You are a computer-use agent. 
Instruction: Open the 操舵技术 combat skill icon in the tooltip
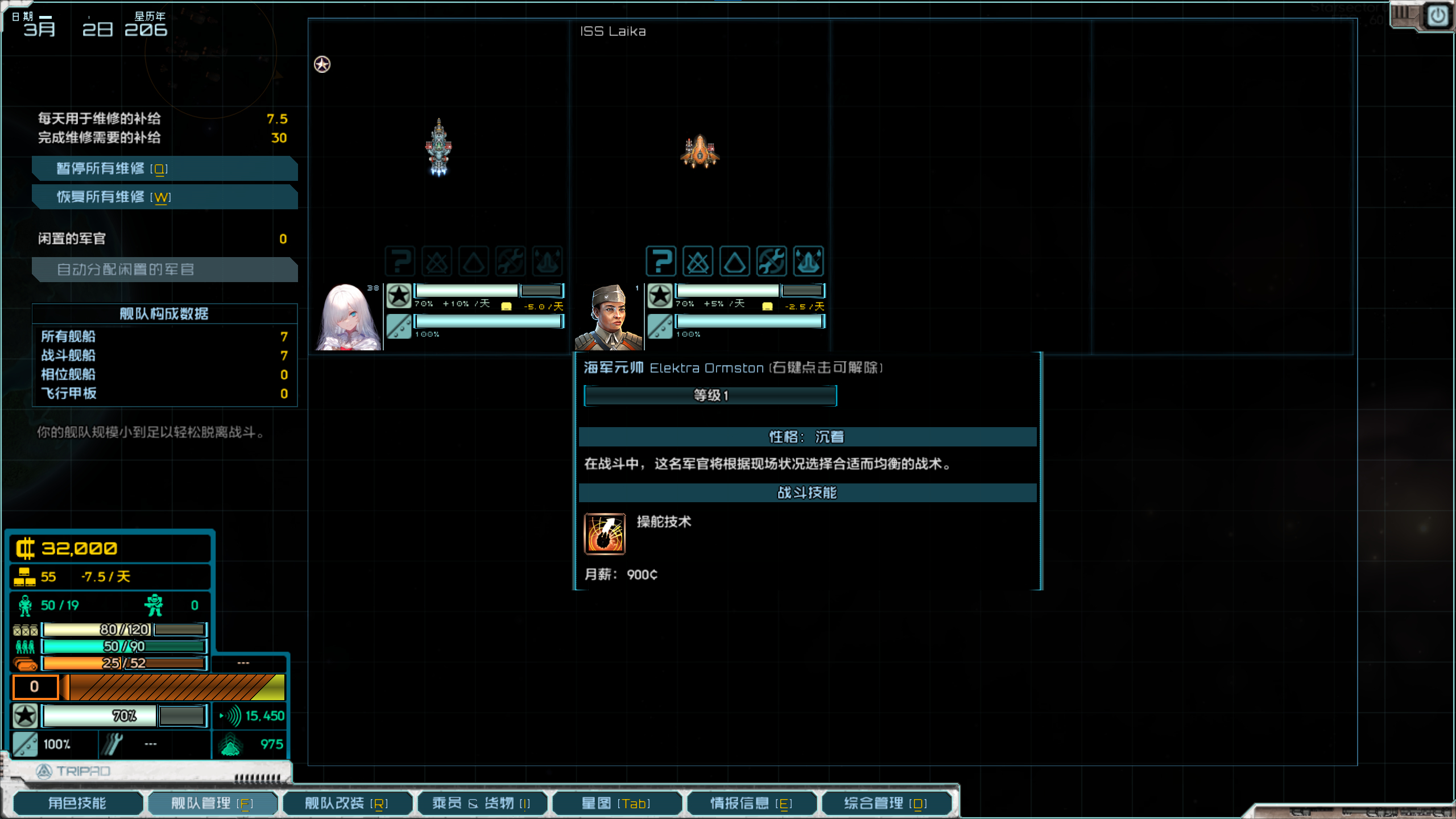605,533
